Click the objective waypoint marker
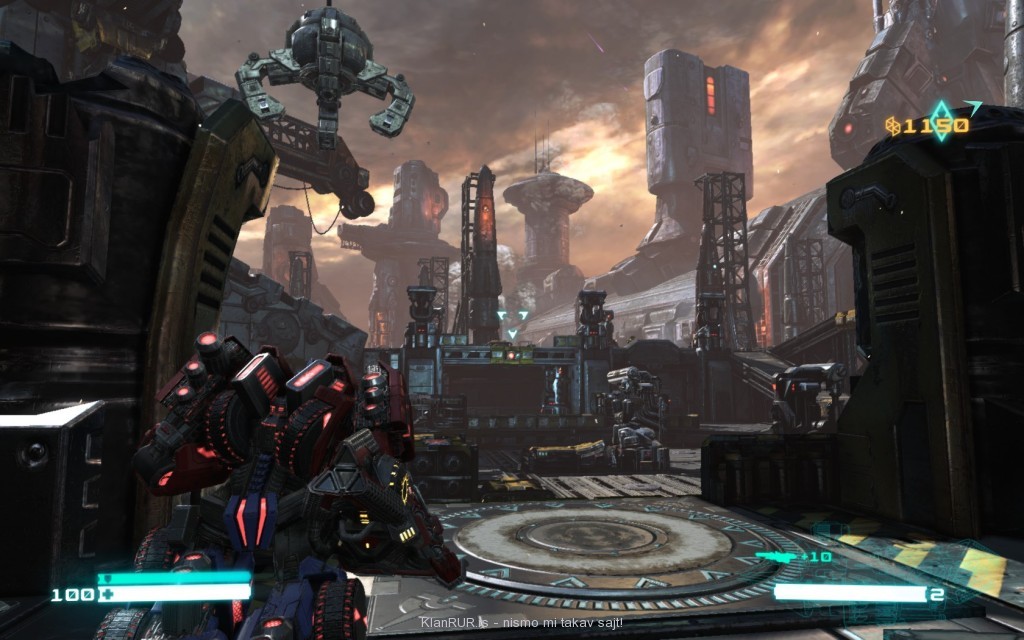 click(513, 323)
